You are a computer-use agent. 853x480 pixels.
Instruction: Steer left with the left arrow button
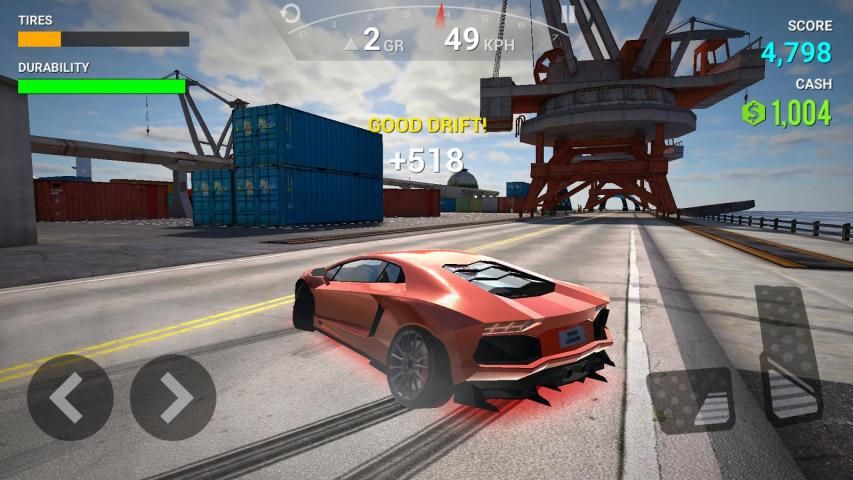[x=69, y=397]
